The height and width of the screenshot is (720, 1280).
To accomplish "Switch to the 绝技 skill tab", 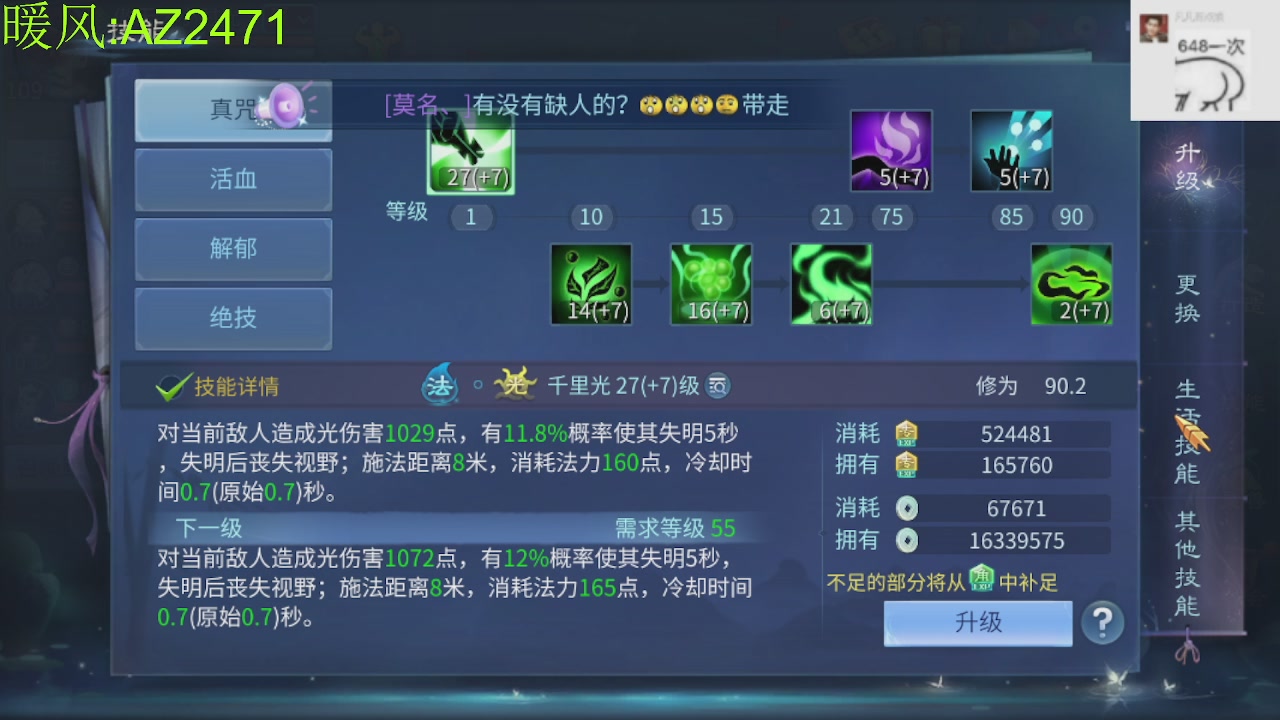I will coord(233,319).
